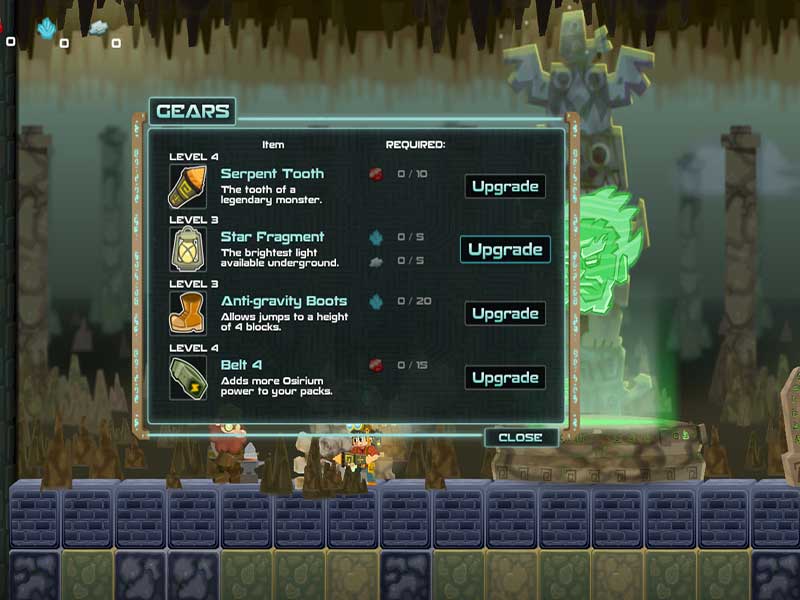The width and height of the screenshot is (800, 600).
Task: Close the Gears panel
Action: point(520,437)
